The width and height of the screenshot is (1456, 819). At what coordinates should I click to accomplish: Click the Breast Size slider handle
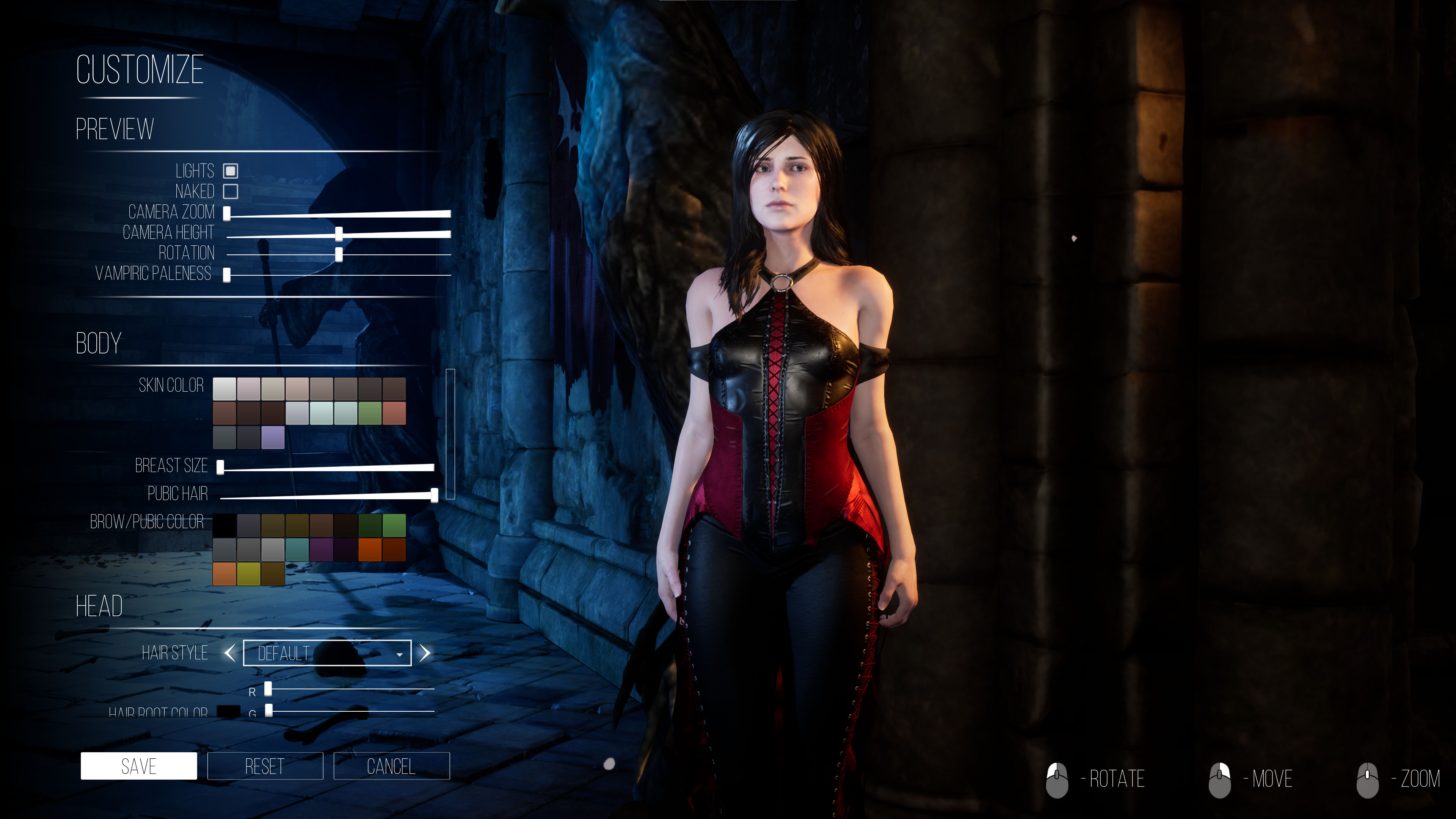point(220,467)
